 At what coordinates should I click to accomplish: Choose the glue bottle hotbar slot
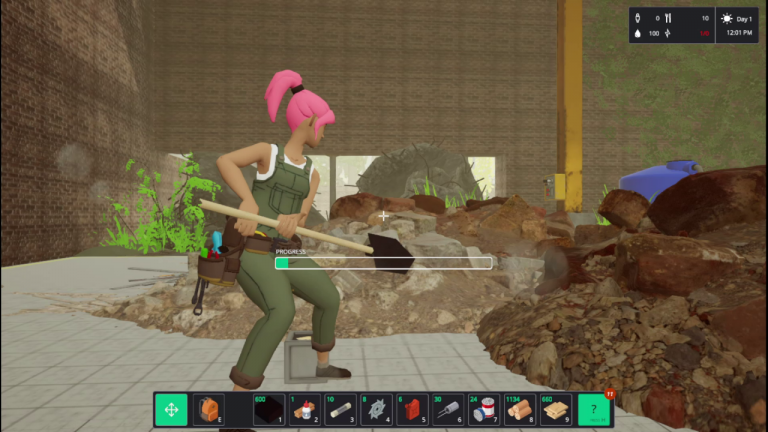303,410
